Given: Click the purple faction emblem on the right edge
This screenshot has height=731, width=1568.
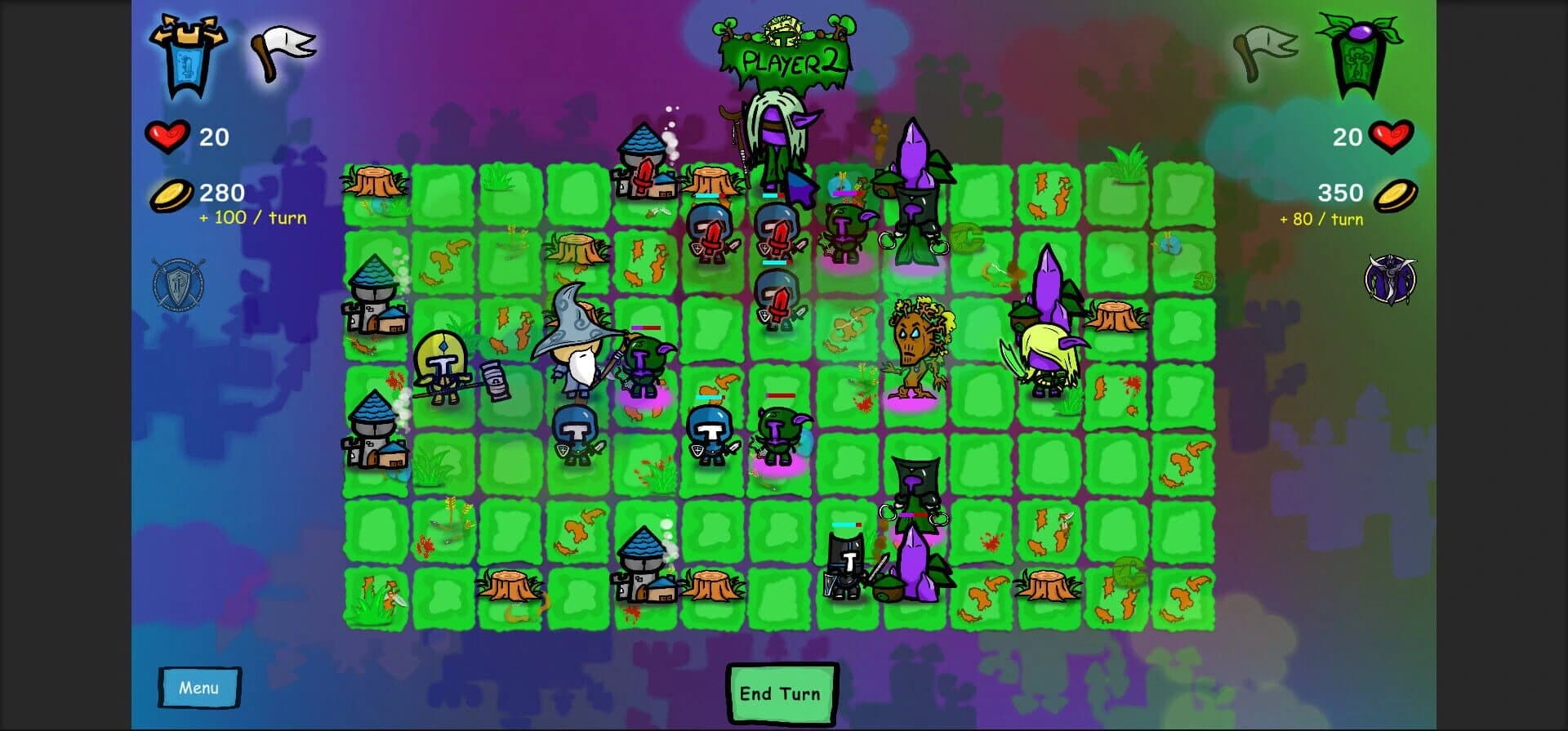Looking at the screenshot, I should (1388, 278).
